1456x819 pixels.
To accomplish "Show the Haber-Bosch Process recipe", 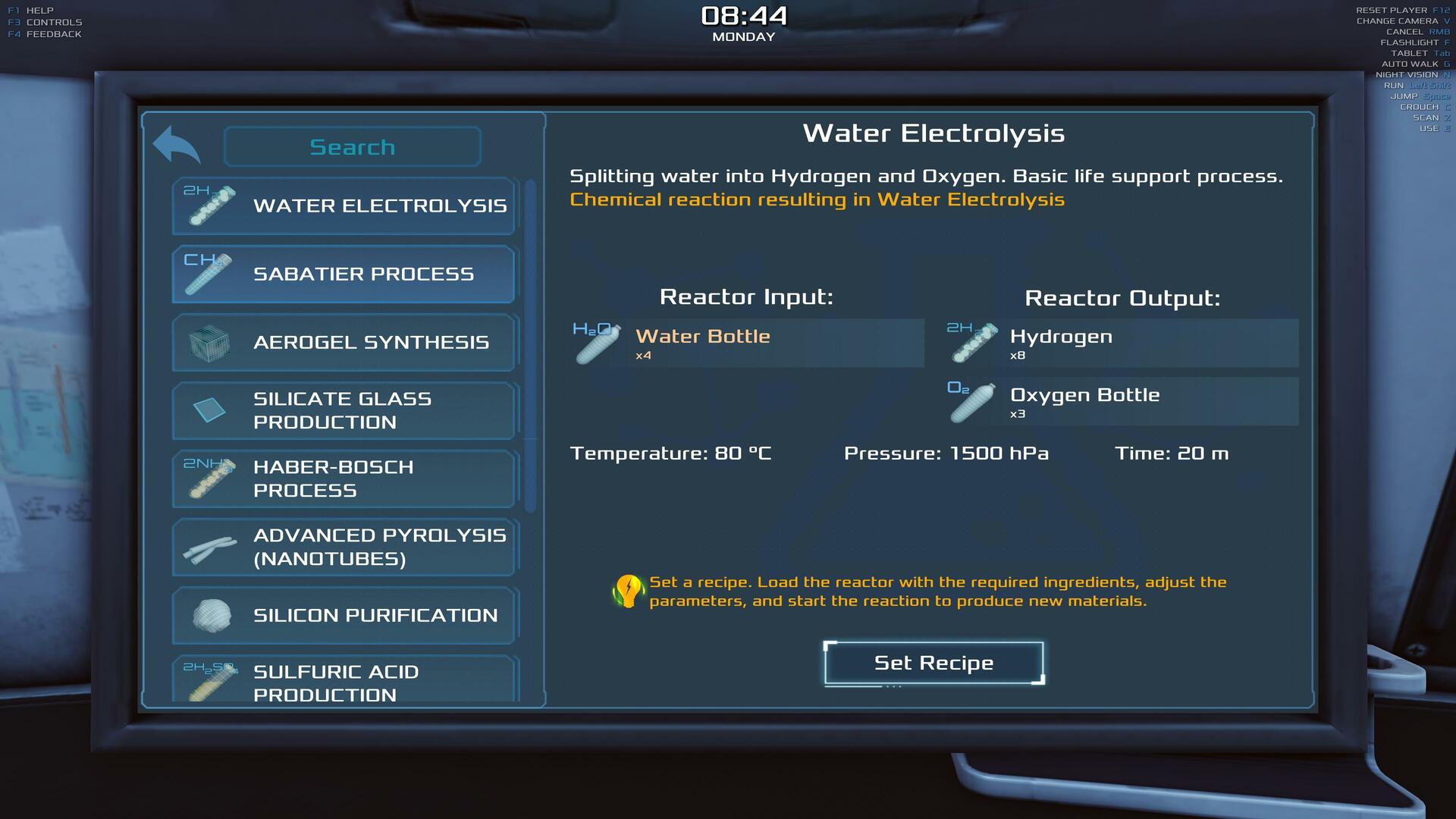I will tap(344, 479).
